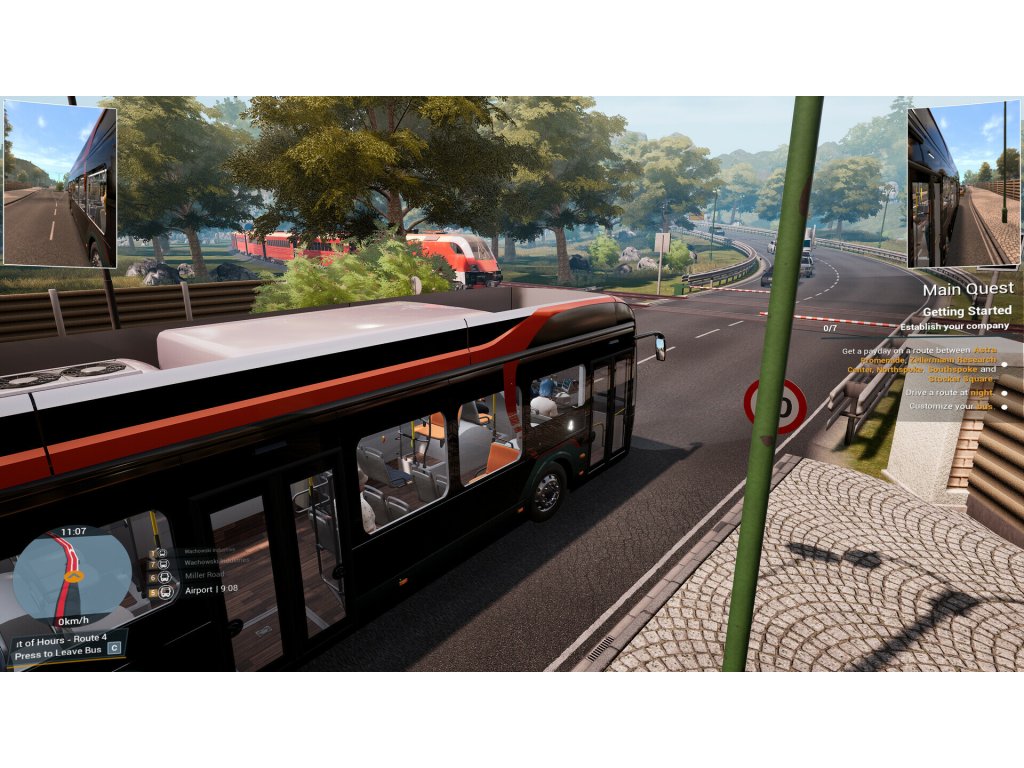Select the Miller Road stop entry
The height and width of the screenshot is (768, 1024).
point(205,576)
